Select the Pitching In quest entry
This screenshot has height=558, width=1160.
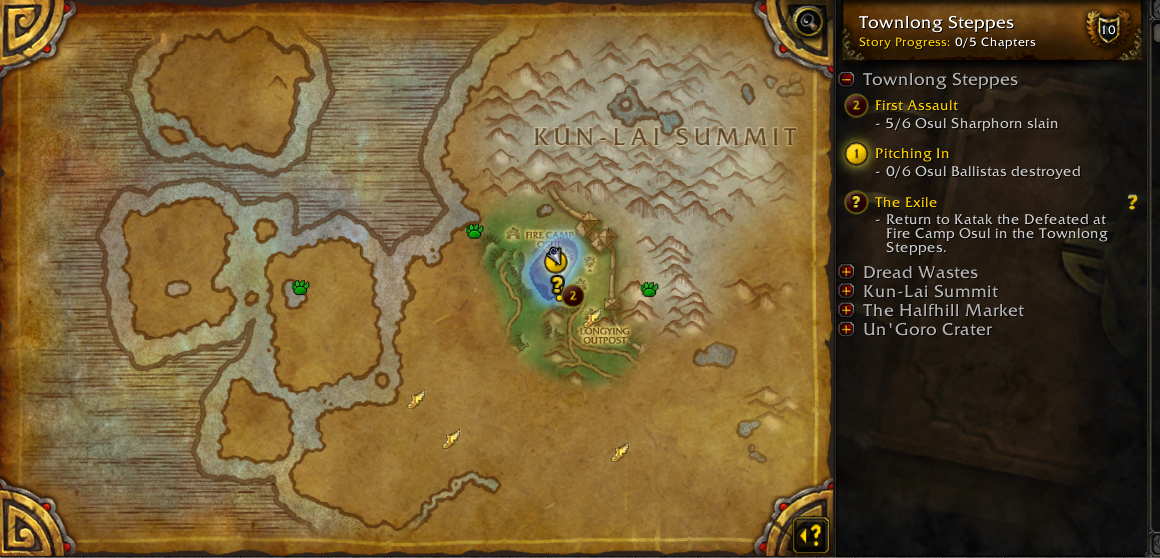coord(911,153)
